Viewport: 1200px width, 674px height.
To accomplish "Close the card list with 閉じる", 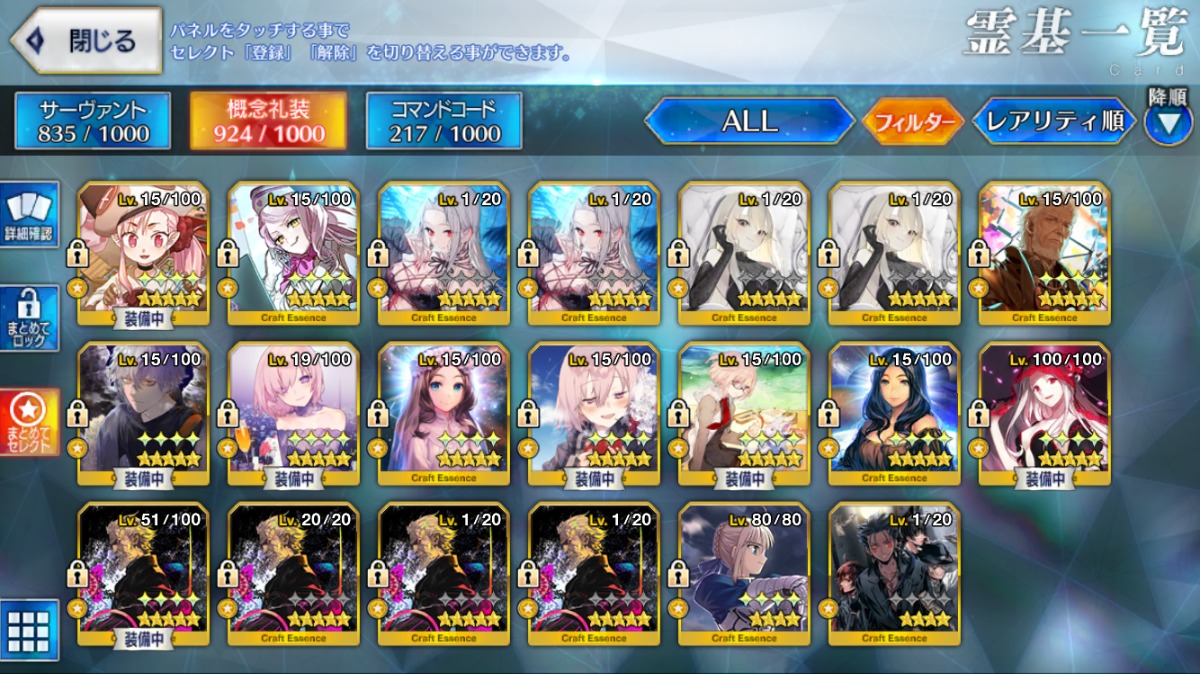I will [x=86, y=41].
